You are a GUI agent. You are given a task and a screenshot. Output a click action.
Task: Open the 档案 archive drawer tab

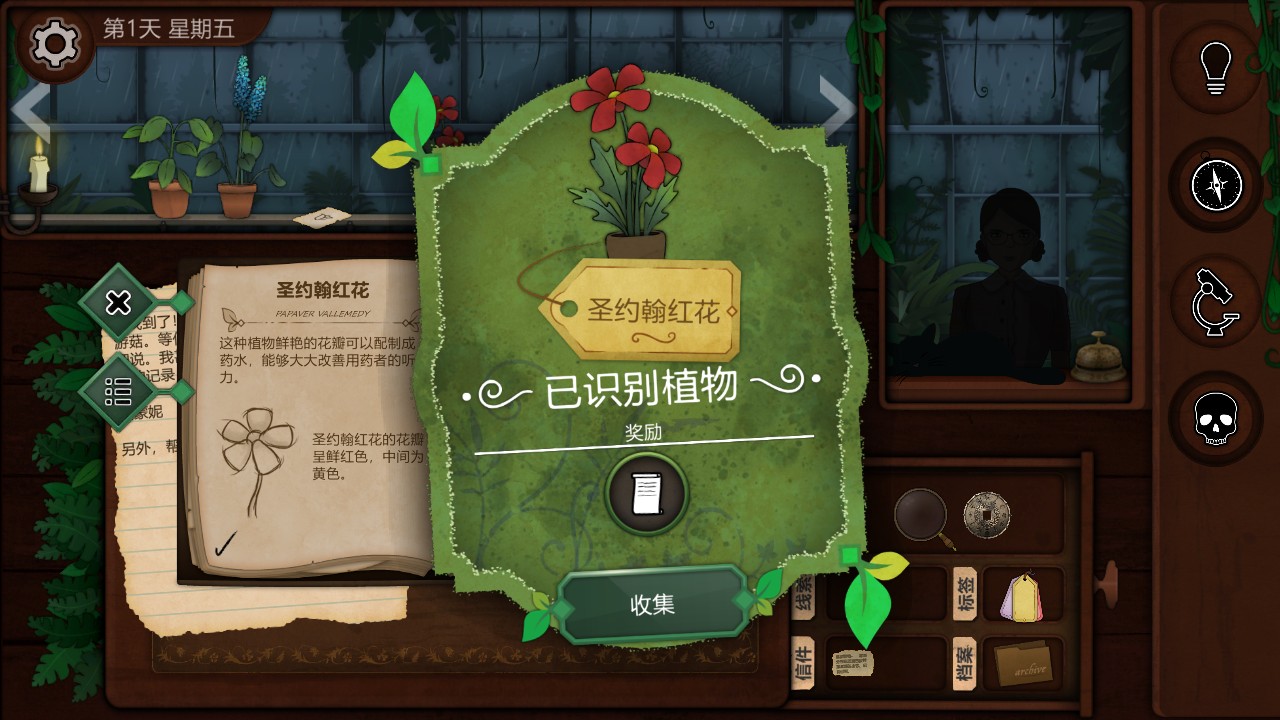click(963, 665)
